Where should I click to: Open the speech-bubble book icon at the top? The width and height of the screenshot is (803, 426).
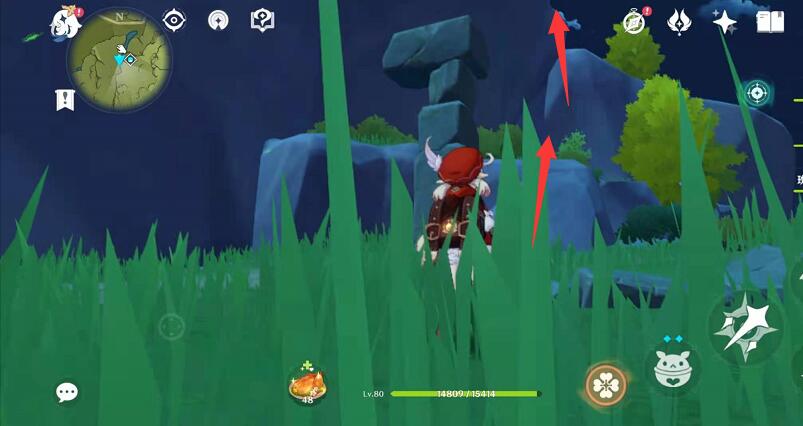(x=262, y=20)
